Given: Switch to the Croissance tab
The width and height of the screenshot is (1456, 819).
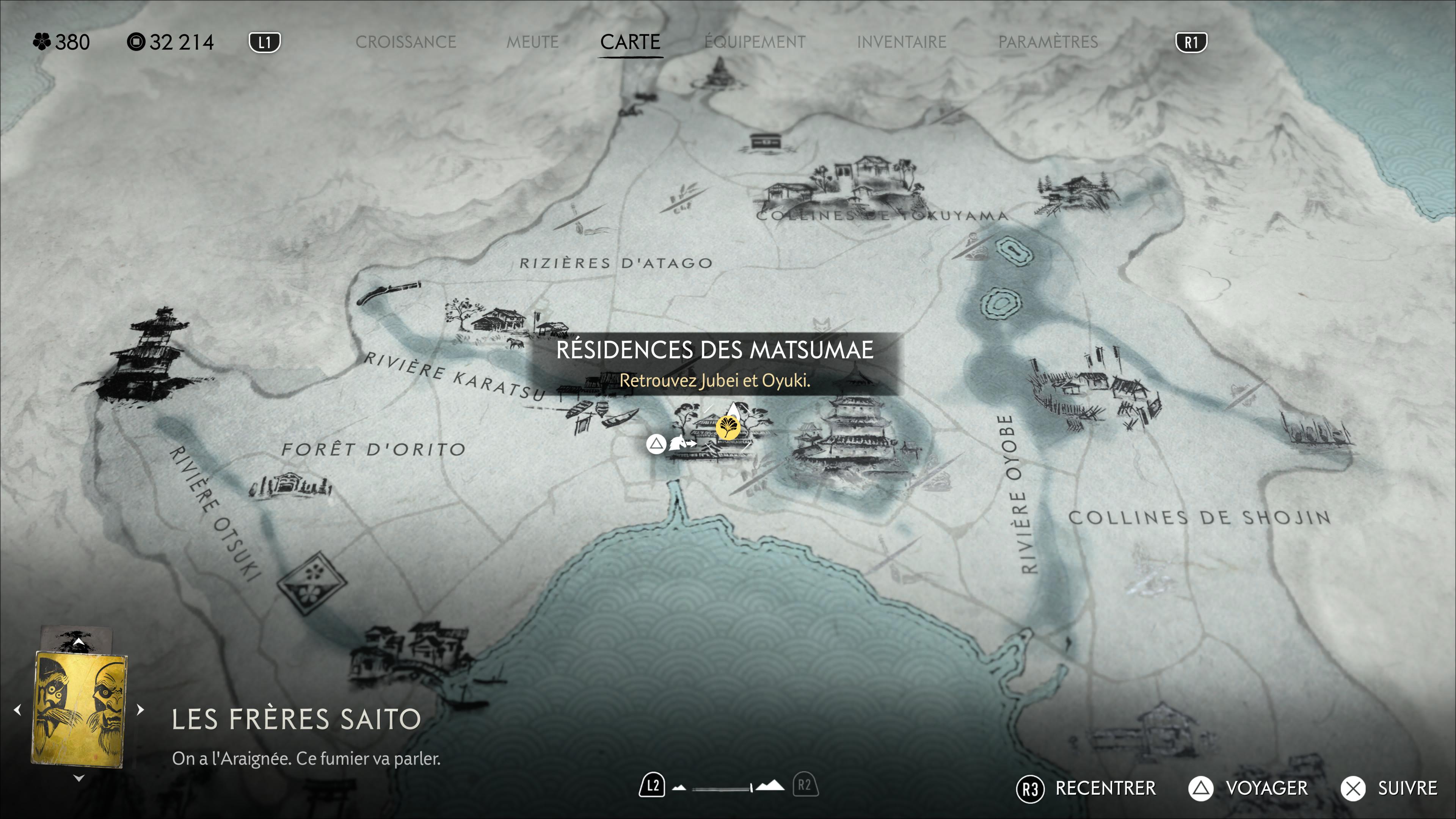Looking at the screenshot, I should (x=405, y=42).
